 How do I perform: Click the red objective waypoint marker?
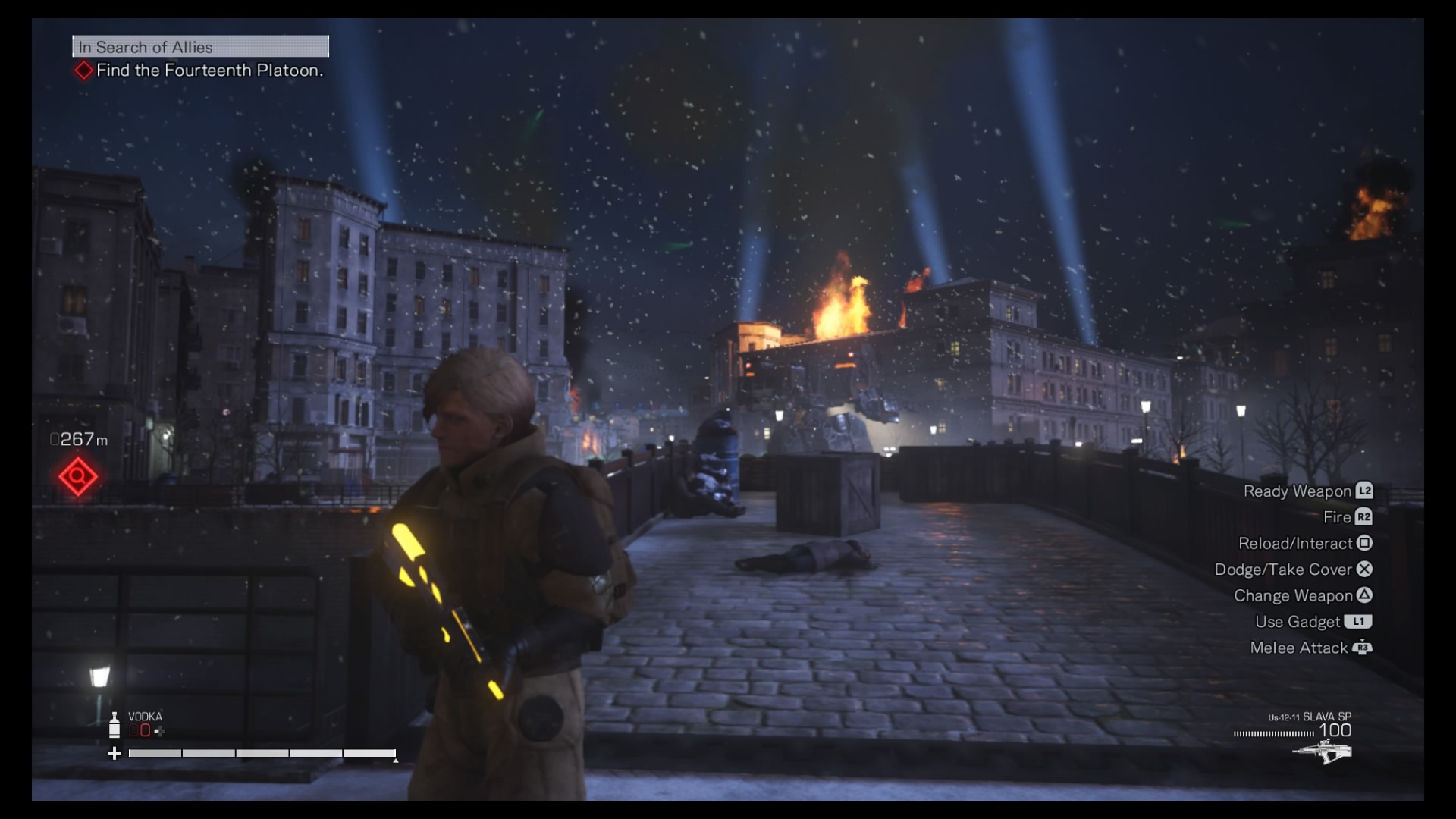point(78,477)
